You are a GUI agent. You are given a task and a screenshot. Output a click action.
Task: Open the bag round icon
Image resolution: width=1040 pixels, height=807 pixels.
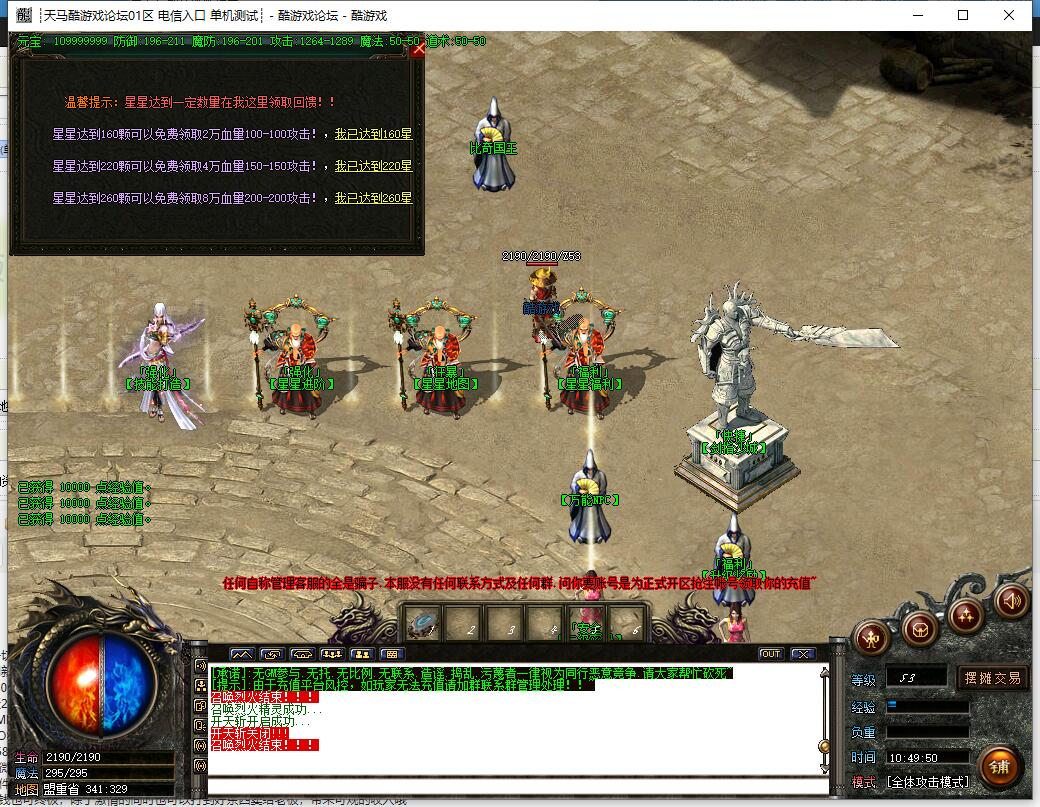click(x=919, y=628)
